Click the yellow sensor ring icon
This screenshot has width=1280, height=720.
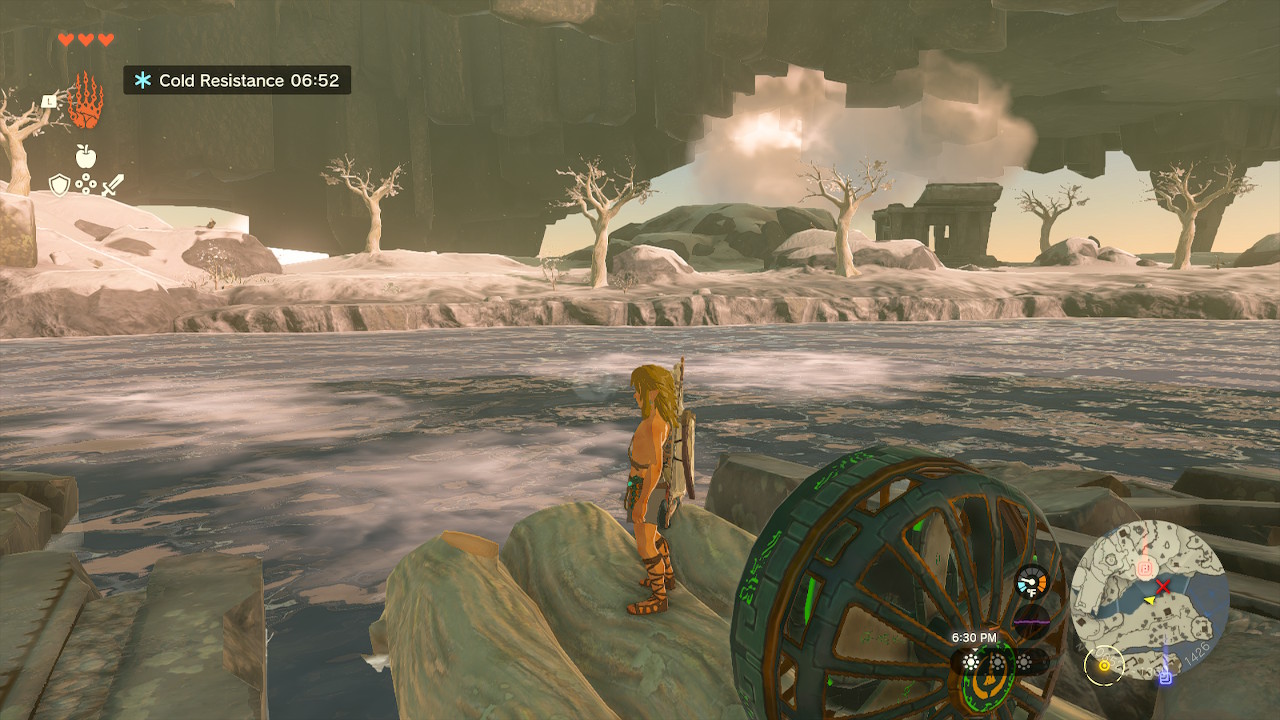click(x=1104, y=664)
